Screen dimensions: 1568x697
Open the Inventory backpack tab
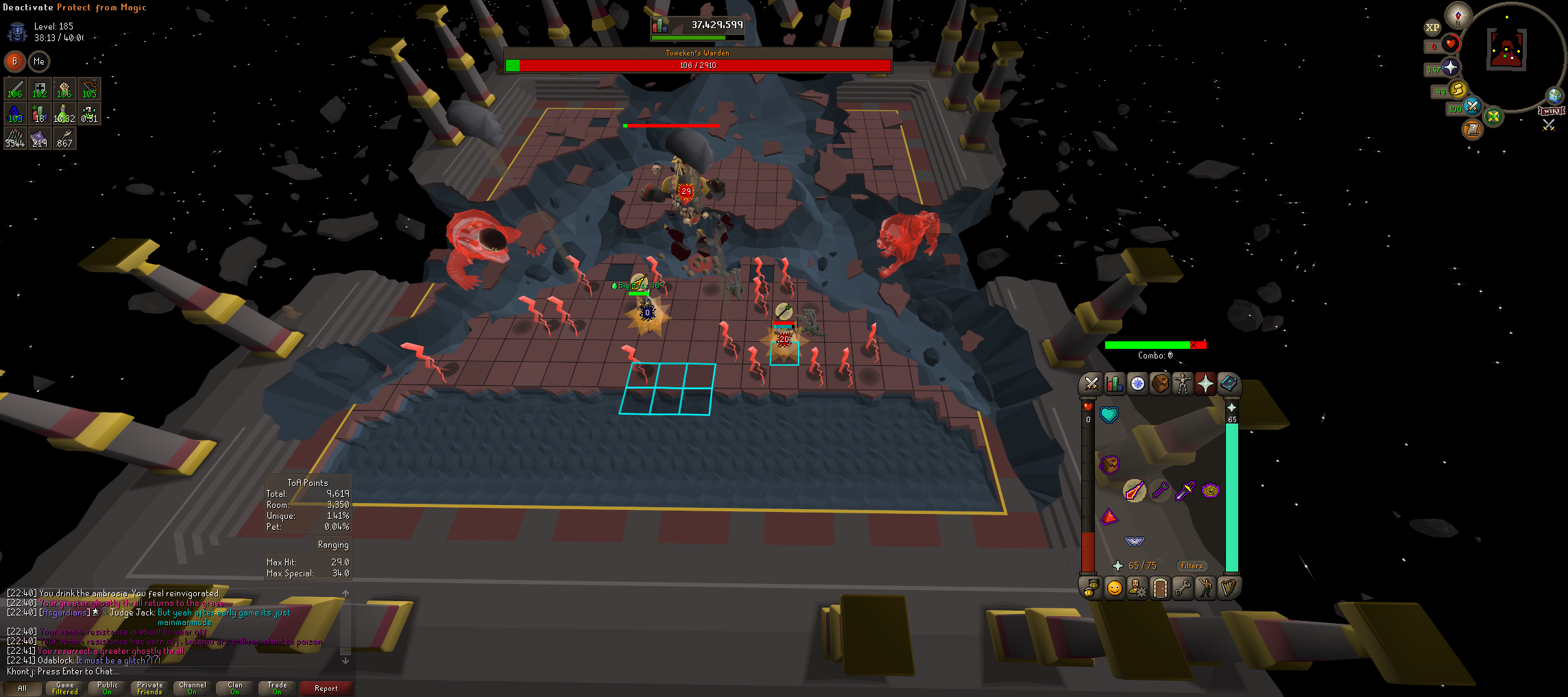[1160, 384]
